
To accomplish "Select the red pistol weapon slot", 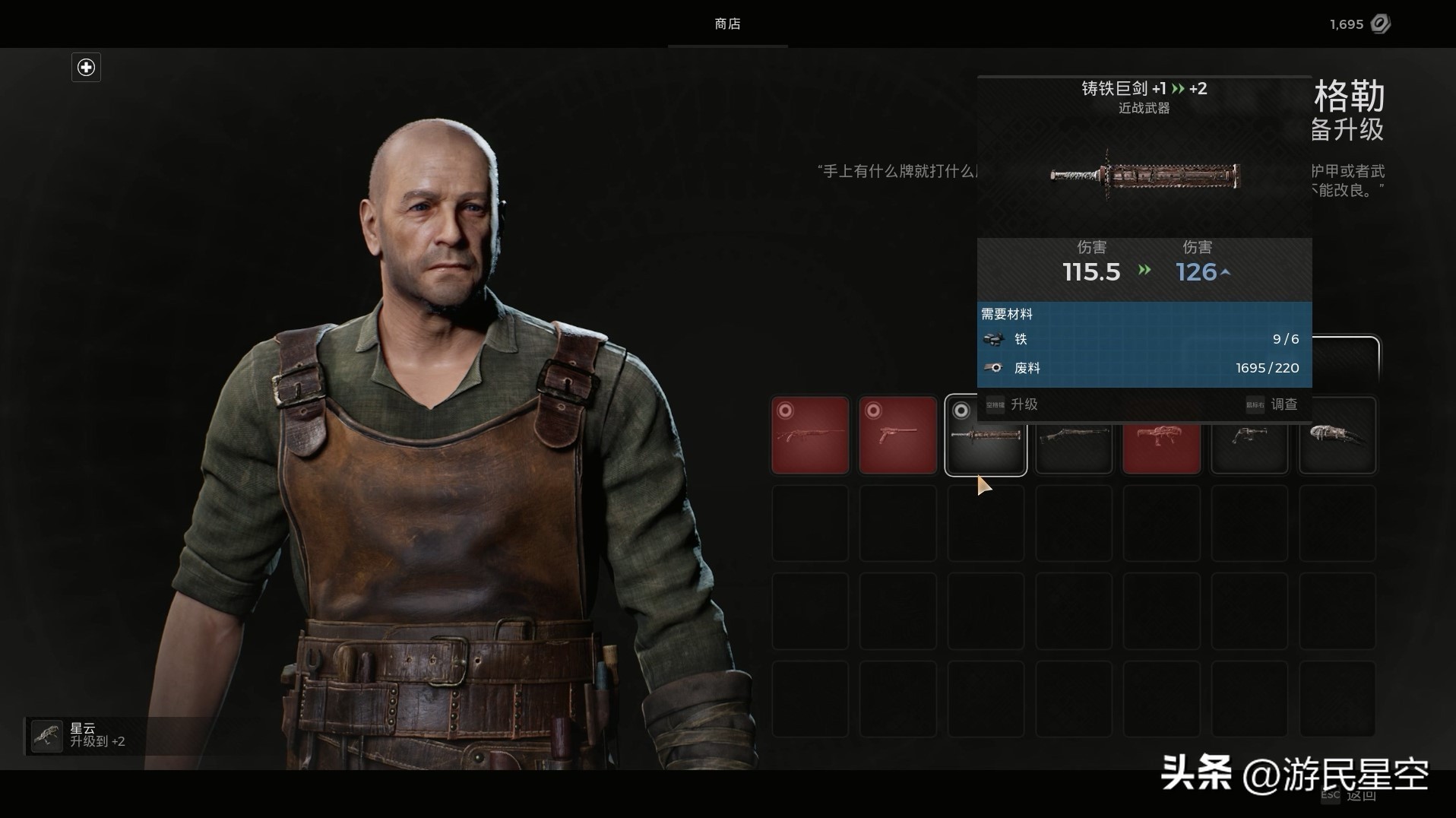I will click(x=897, y=435).
